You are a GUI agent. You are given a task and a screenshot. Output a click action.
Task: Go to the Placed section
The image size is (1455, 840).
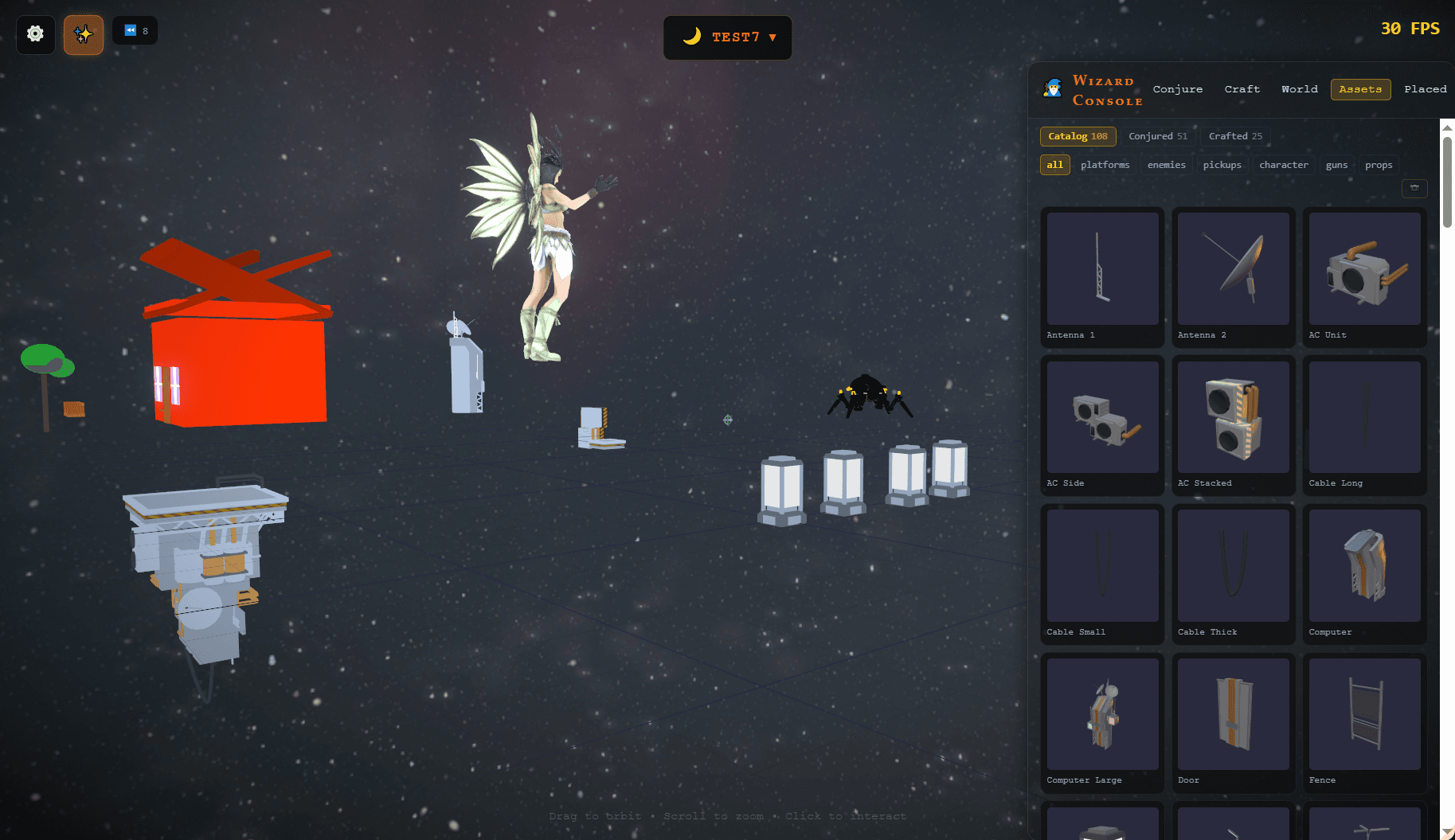(1426, 88)
